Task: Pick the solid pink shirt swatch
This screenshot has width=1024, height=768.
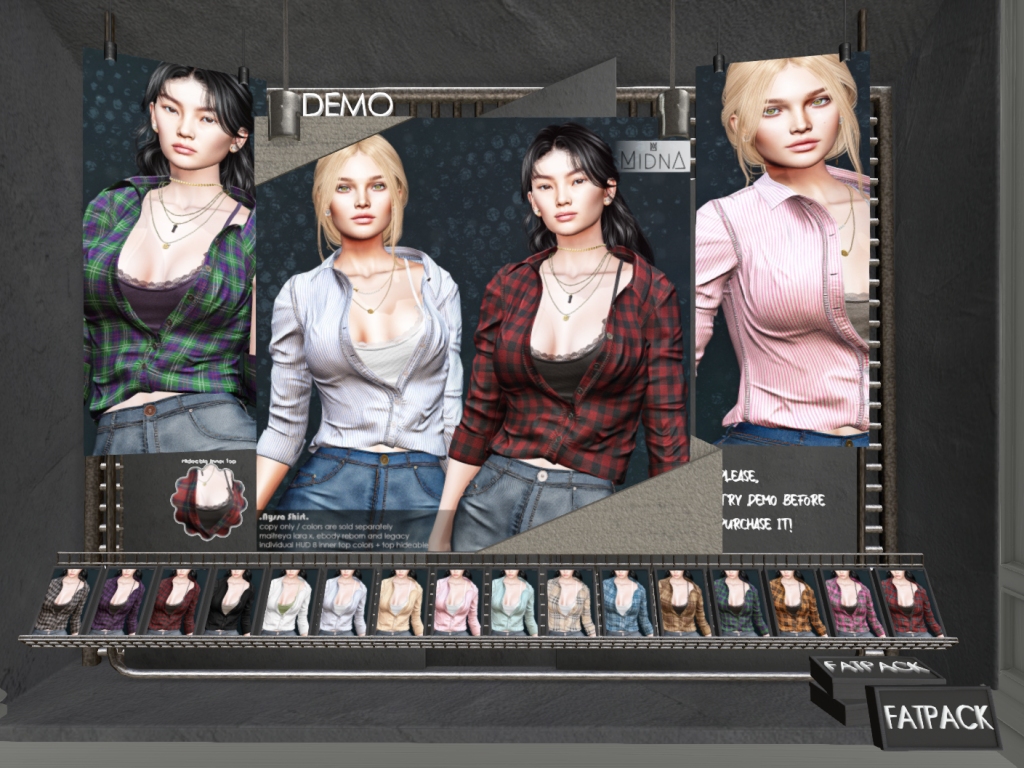Action: pos(456,603)
